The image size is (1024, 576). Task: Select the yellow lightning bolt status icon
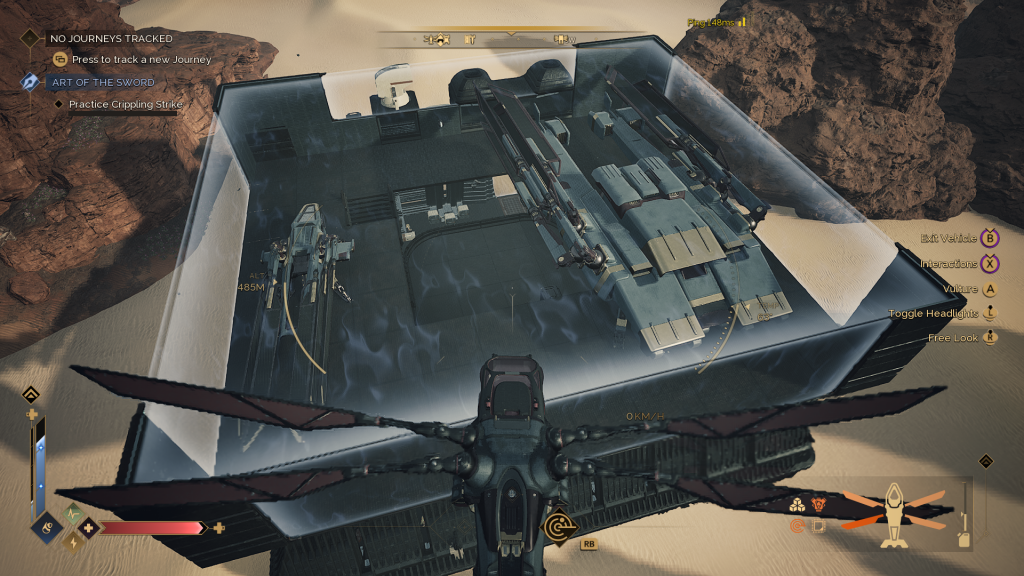coord(71,541)
